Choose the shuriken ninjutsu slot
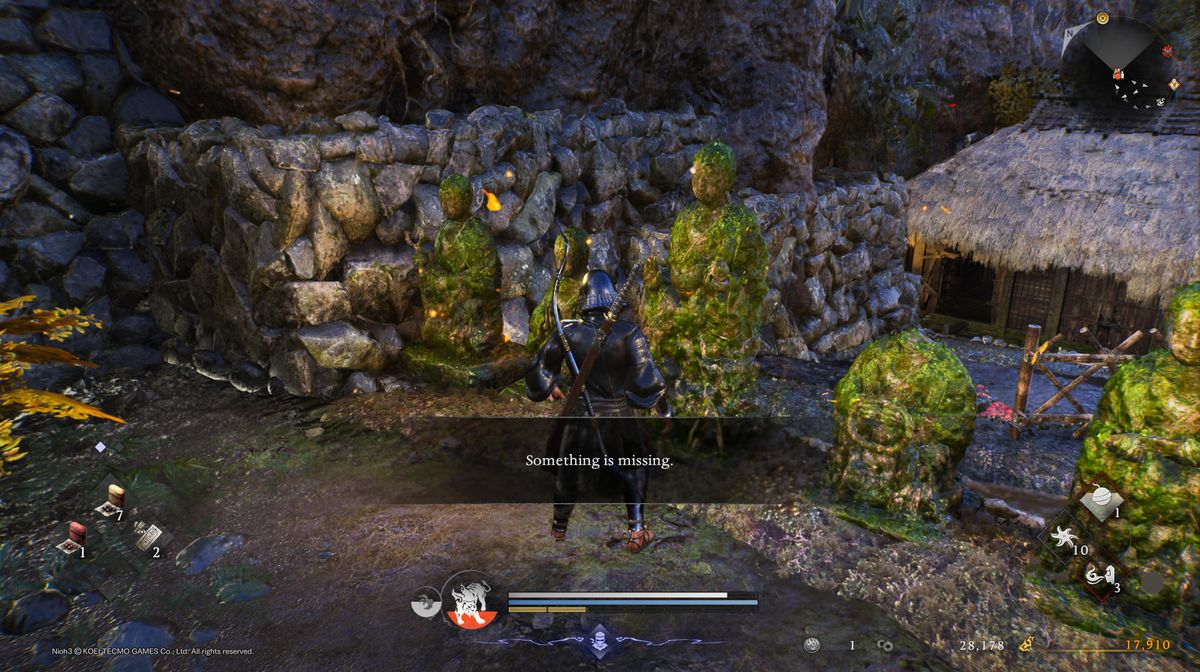The image size is (1200, 672). (x=1062, y=537)
